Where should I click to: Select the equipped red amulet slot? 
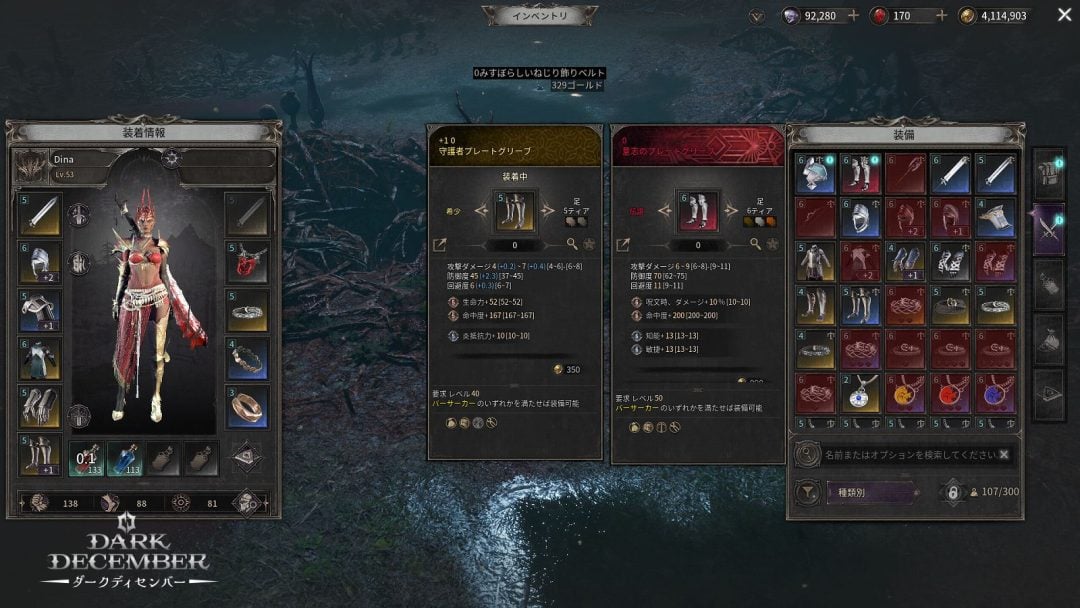pos(247,263)
